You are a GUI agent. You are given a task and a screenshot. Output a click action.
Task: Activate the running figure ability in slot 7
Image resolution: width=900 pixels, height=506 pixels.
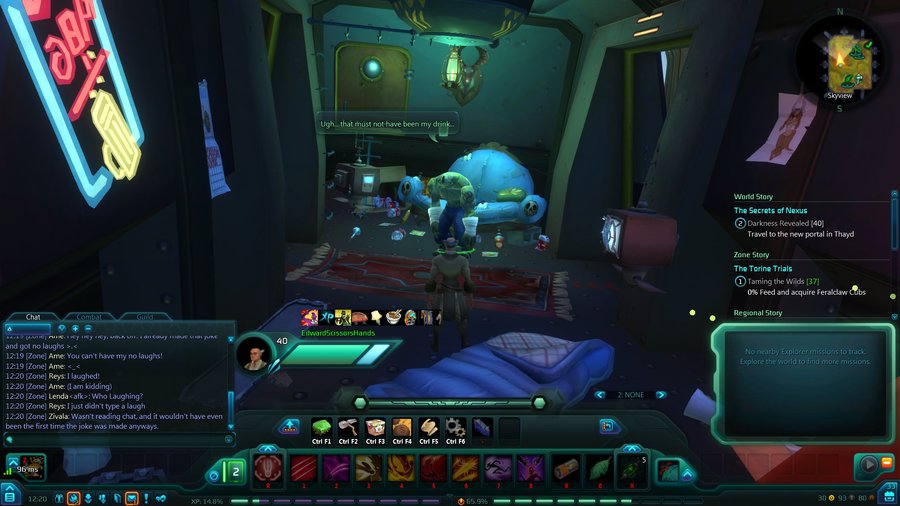click(x=498, y=468)
